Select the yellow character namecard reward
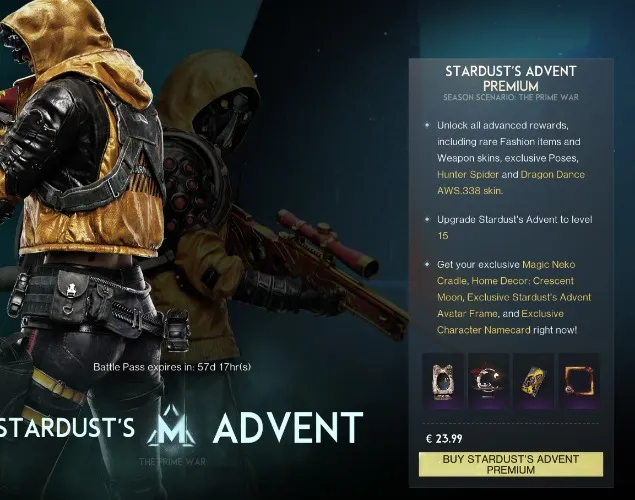 pos(534,380)
